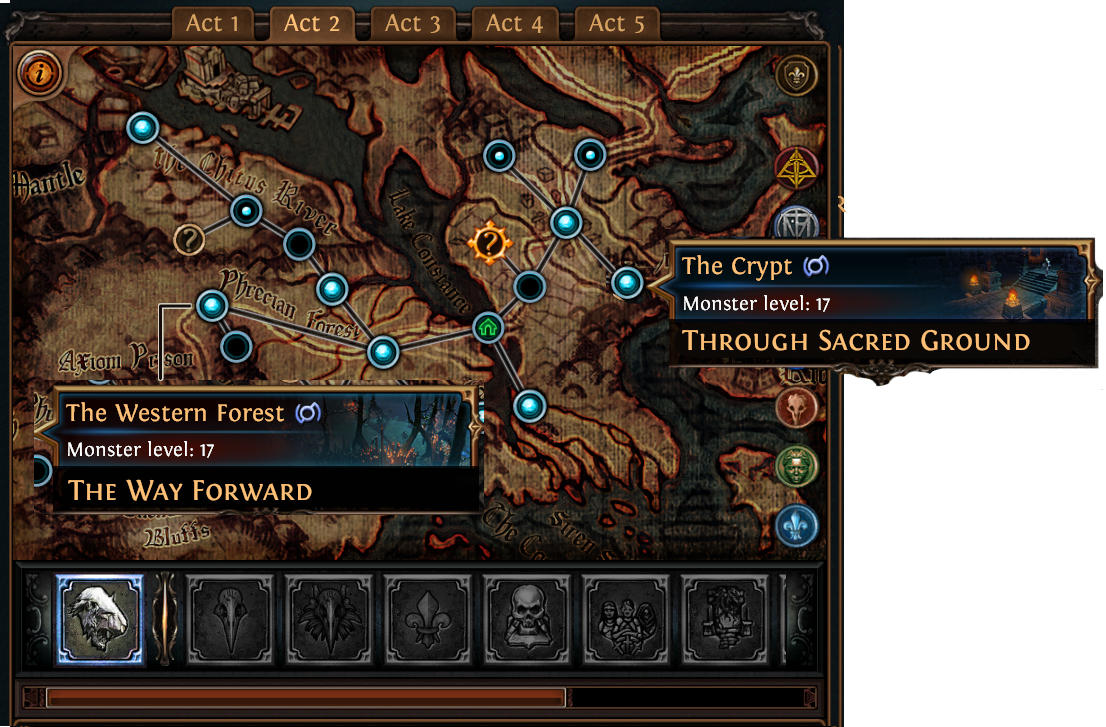Click the gold pyramid icon on right edge
This screenshot has height=727, width=1106.
click(x=796, y=169)
